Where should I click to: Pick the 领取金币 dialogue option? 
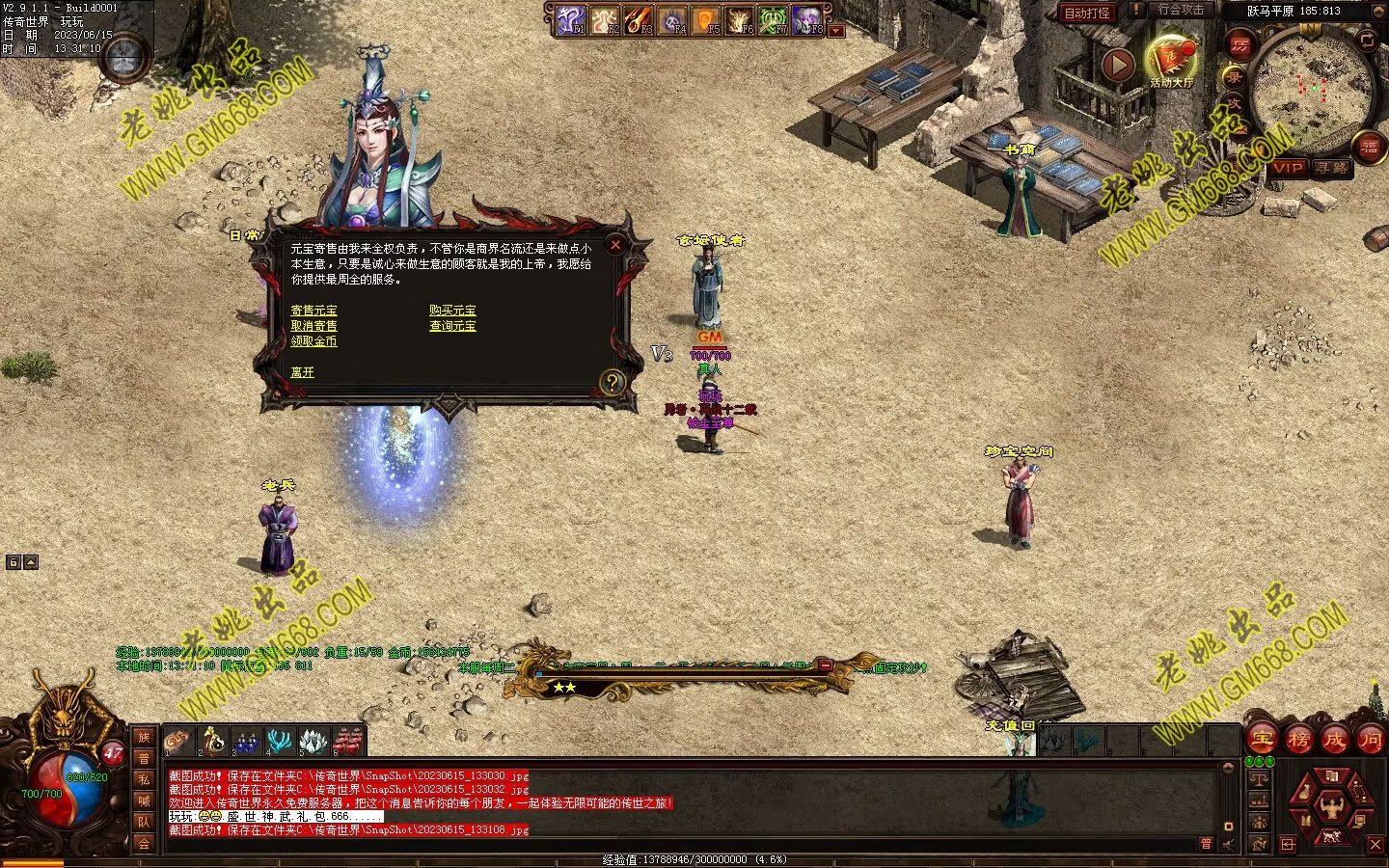point(313,341)
